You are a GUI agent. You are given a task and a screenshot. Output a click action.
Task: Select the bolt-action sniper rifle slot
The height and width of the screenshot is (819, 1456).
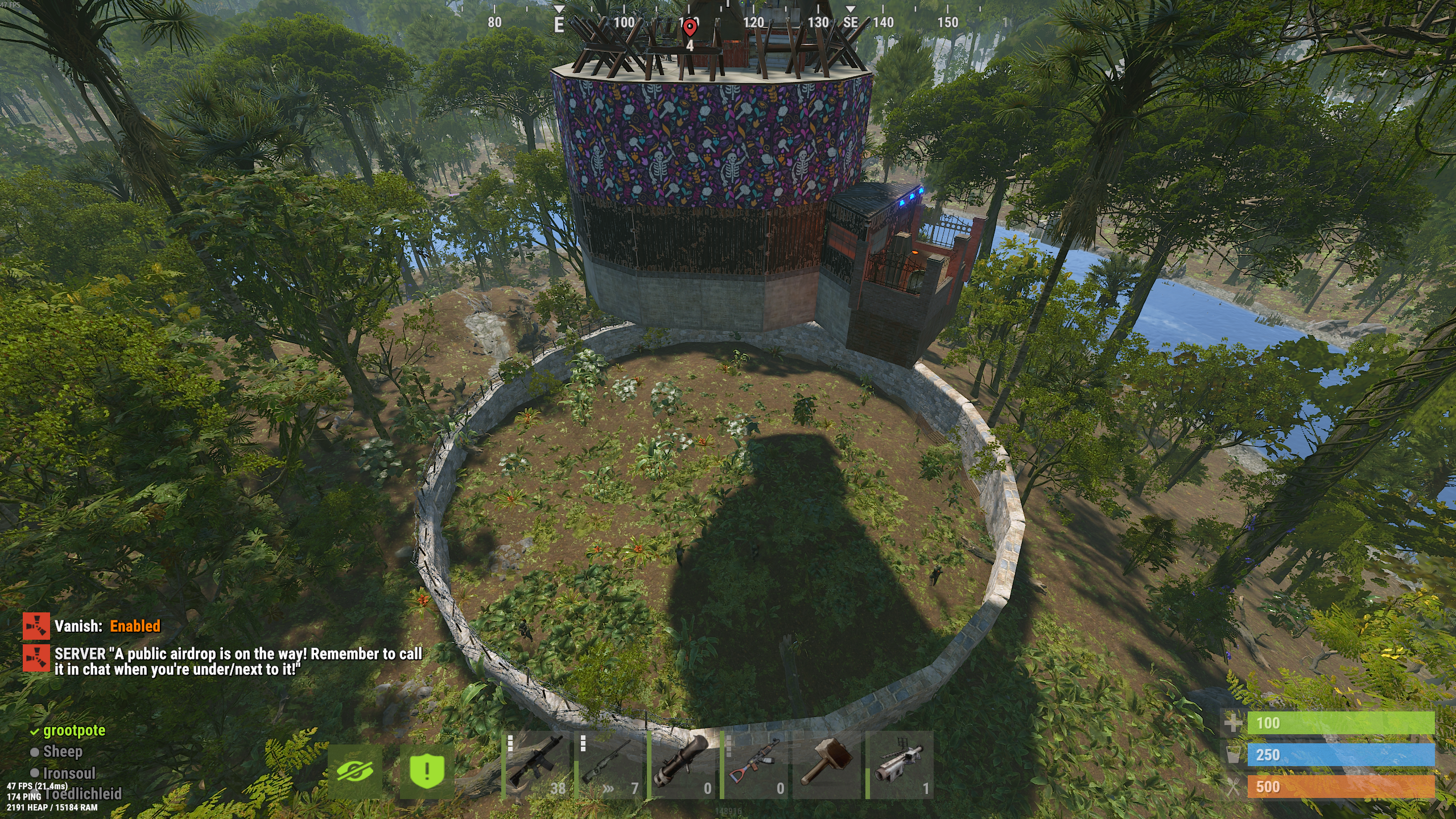(x=608, y=765)
